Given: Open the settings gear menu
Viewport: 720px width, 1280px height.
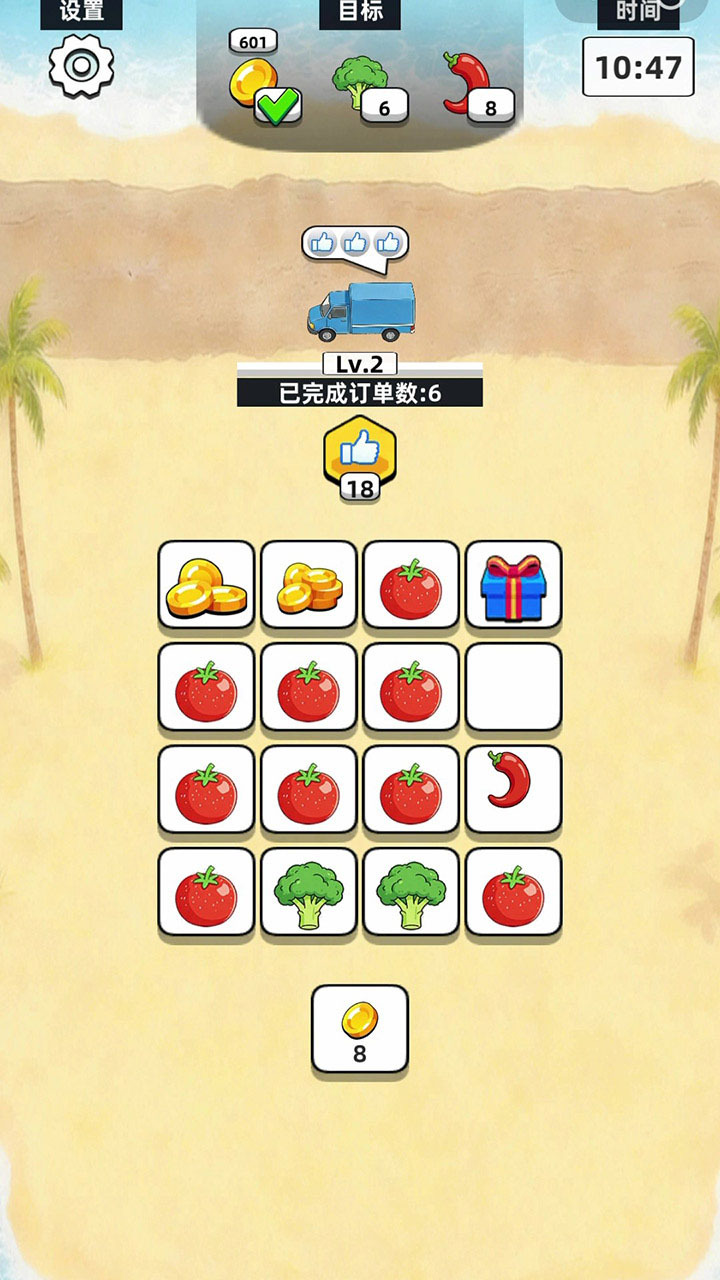Looking at the screenshot, I should (x=81, y=66).
